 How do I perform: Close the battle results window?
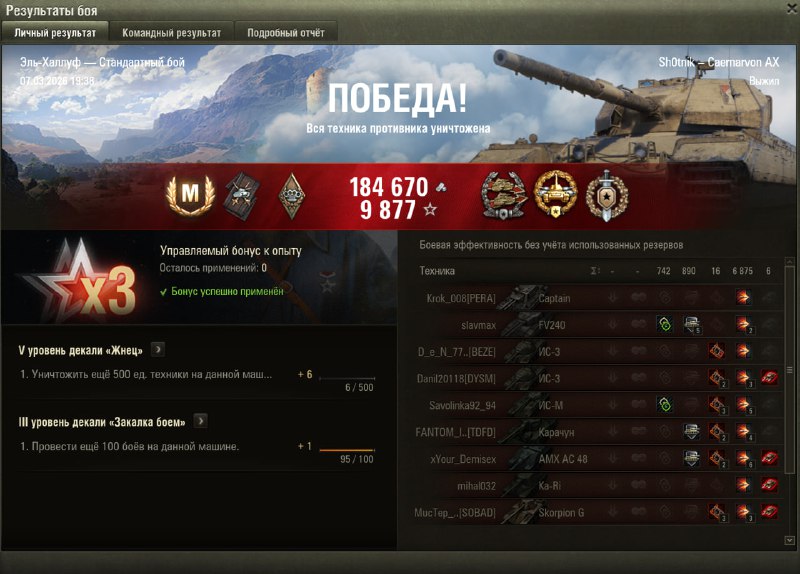pos(790,9)
